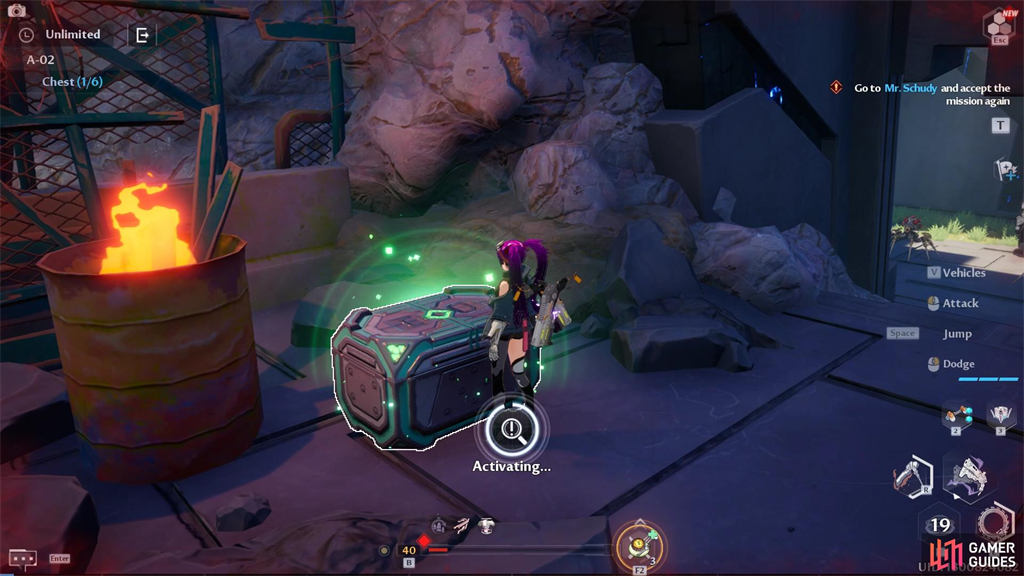Open the hexagon main menu icon
The image size is (1024, 576).
click(999, 24)
